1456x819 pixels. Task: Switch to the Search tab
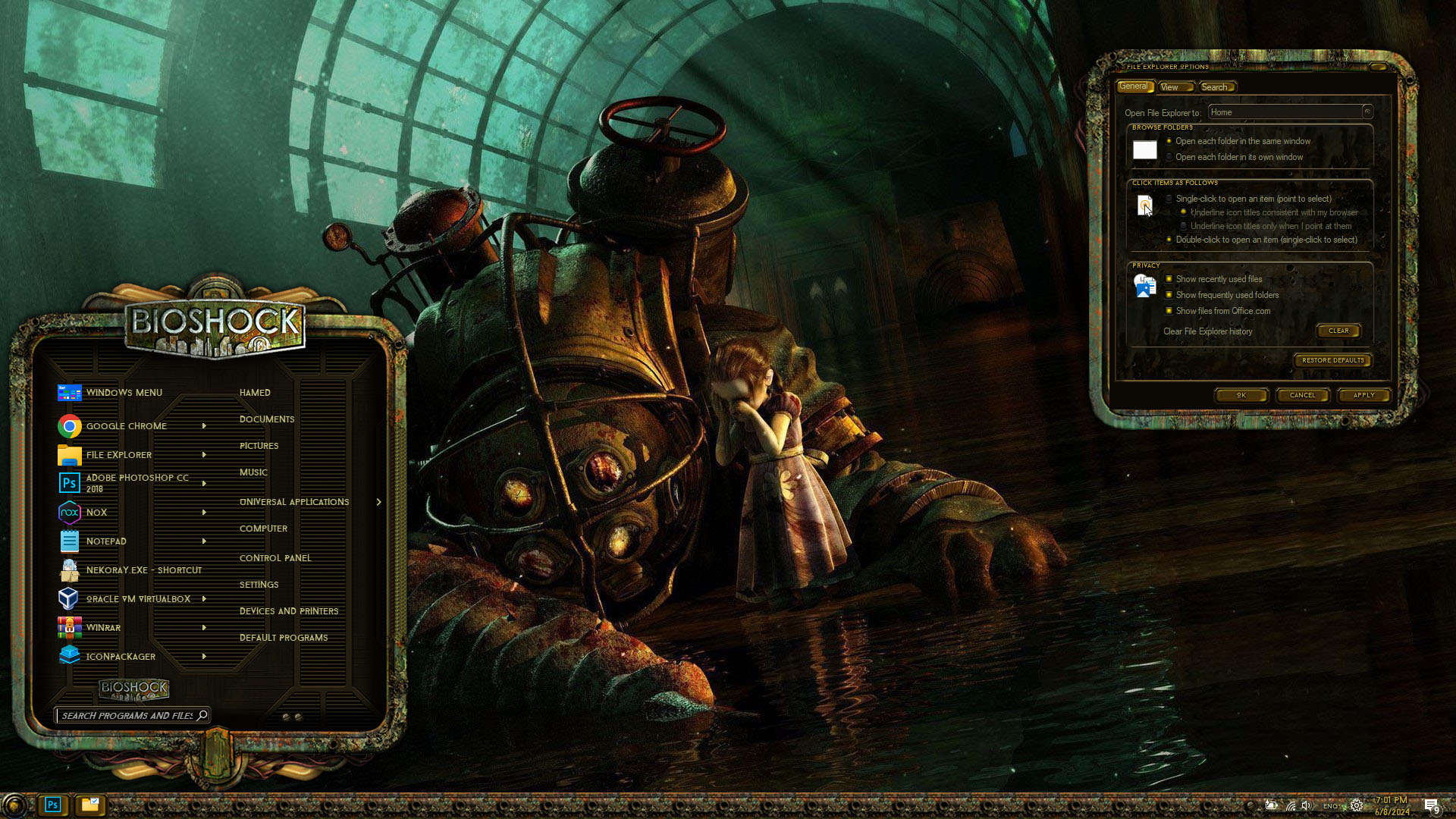coord(1215,87)
